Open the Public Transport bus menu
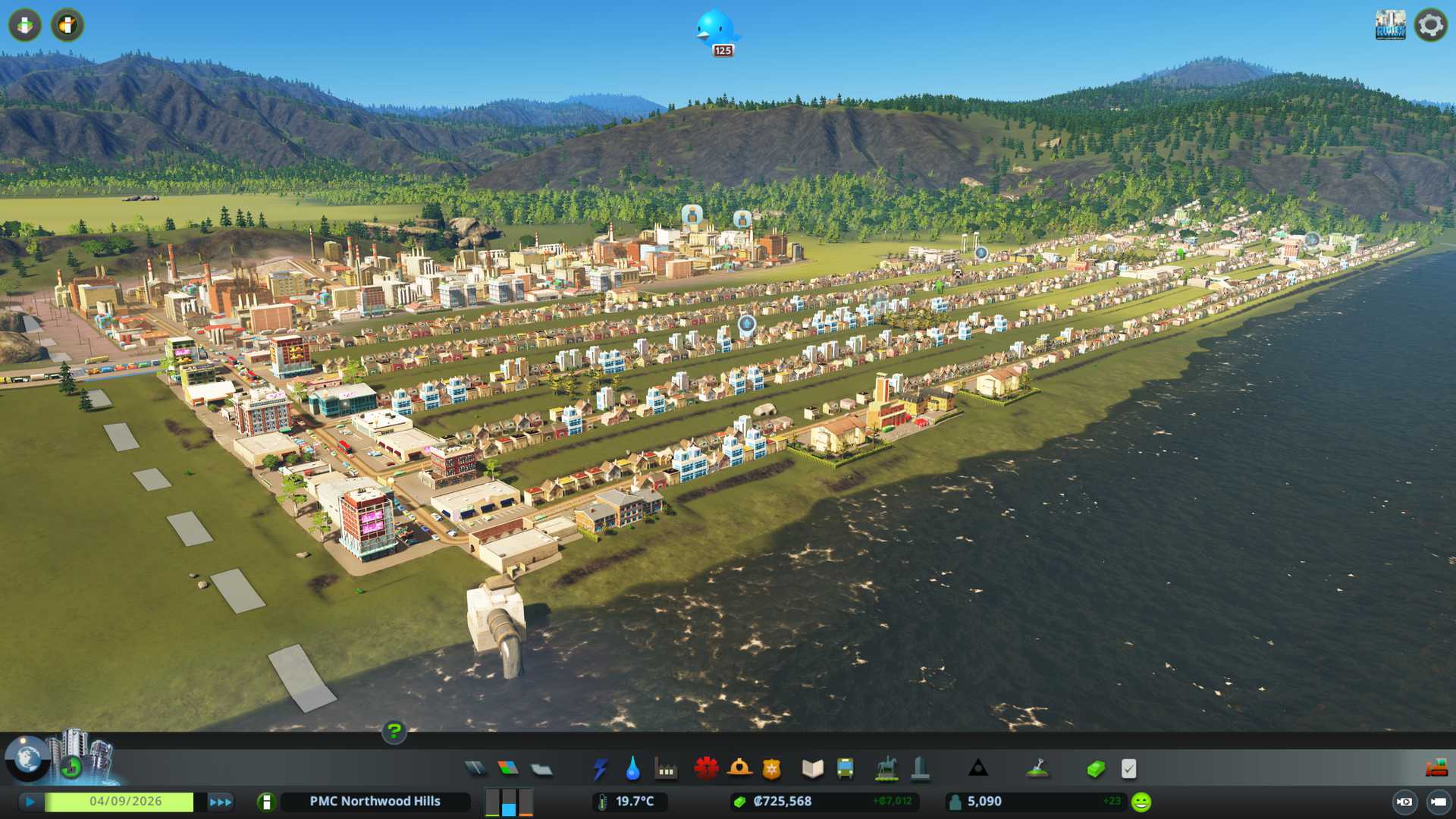The image size is (1456, 819). (845, 769)
